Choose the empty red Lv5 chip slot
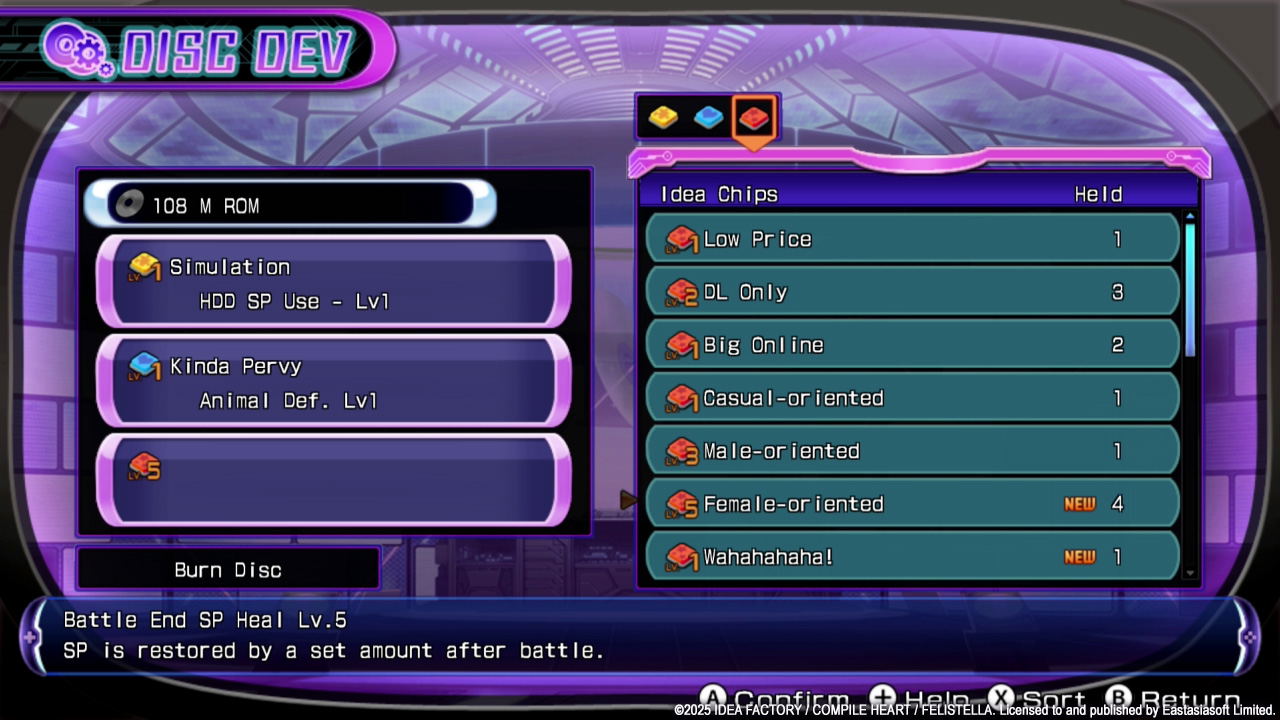The image size is (1280, 720). pos(334,481)
